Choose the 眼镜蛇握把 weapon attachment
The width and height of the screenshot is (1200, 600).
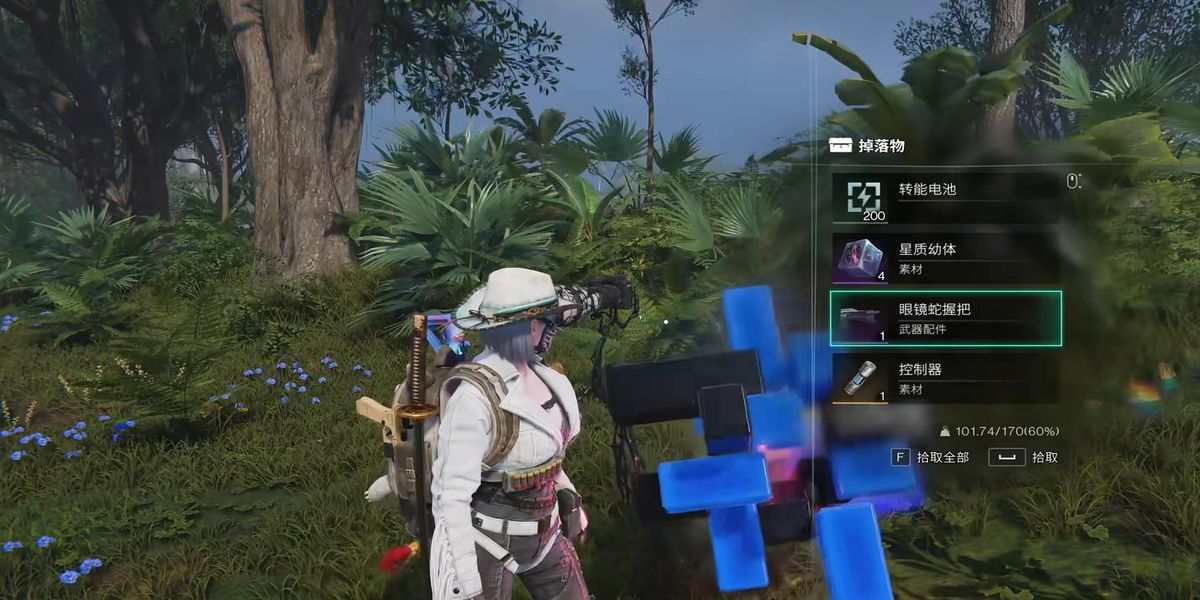pos(945,318)
